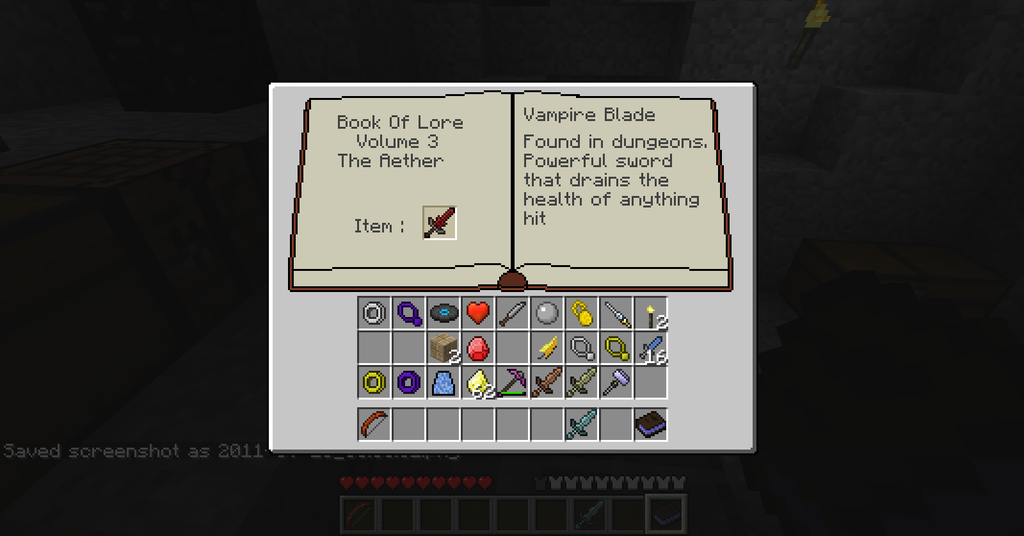Click the Vampire Blade item slot in the book
This screenshot has height=536, width=1024.
(x=439, y=222)
